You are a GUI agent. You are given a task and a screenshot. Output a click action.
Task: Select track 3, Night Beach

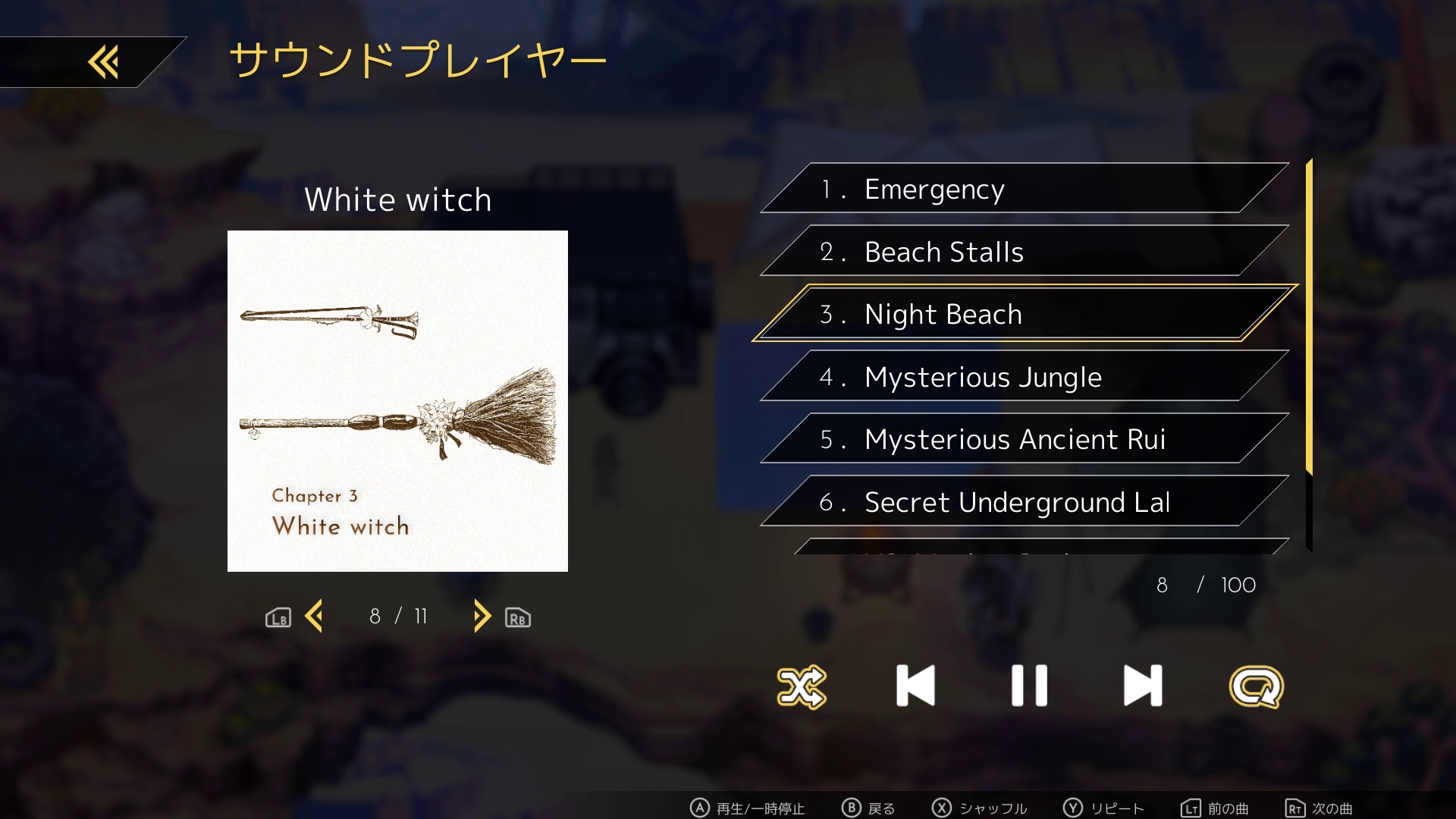(1016, 313)
